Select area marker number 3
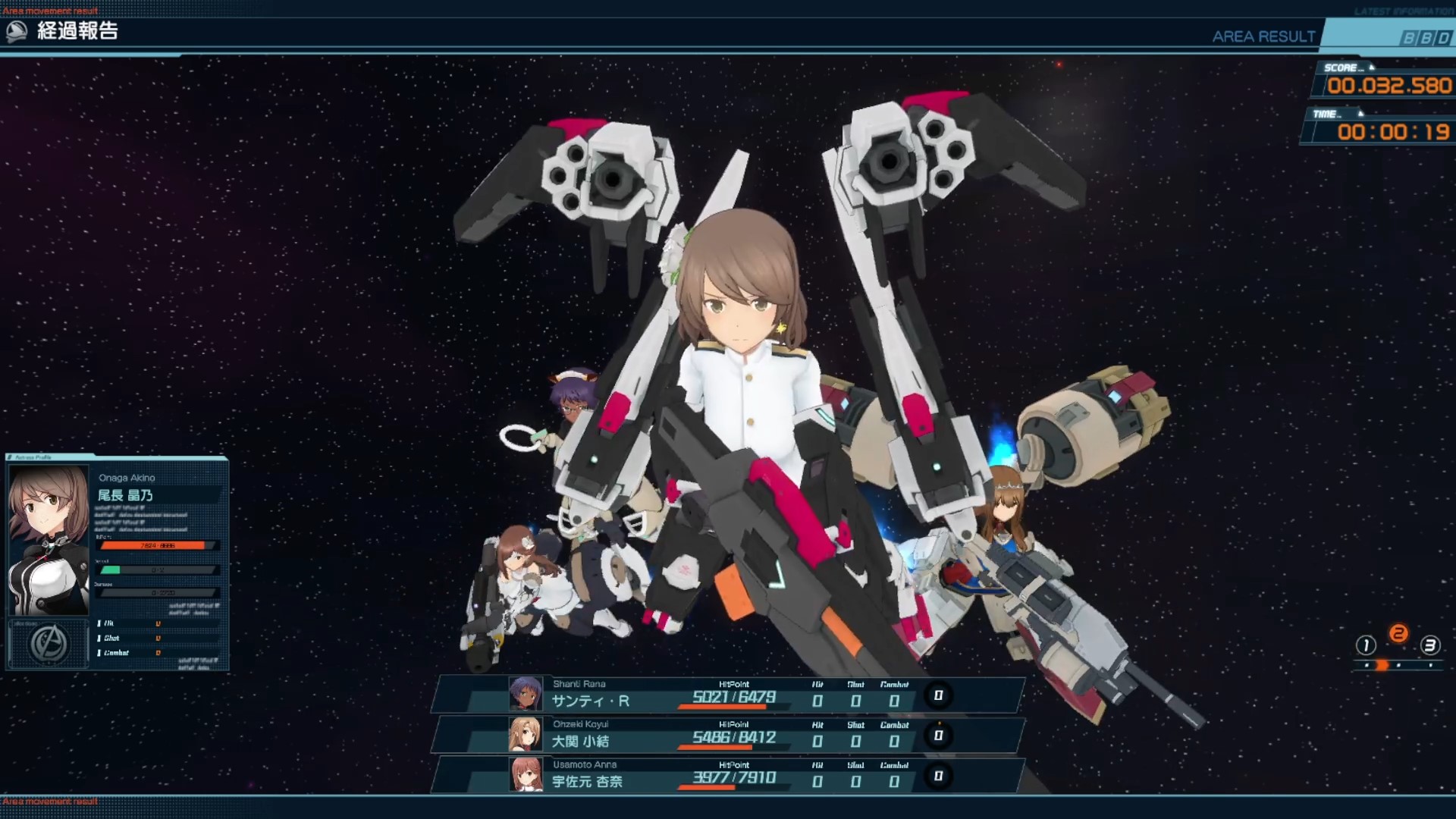1456x819 pixels. (1430, 645)
